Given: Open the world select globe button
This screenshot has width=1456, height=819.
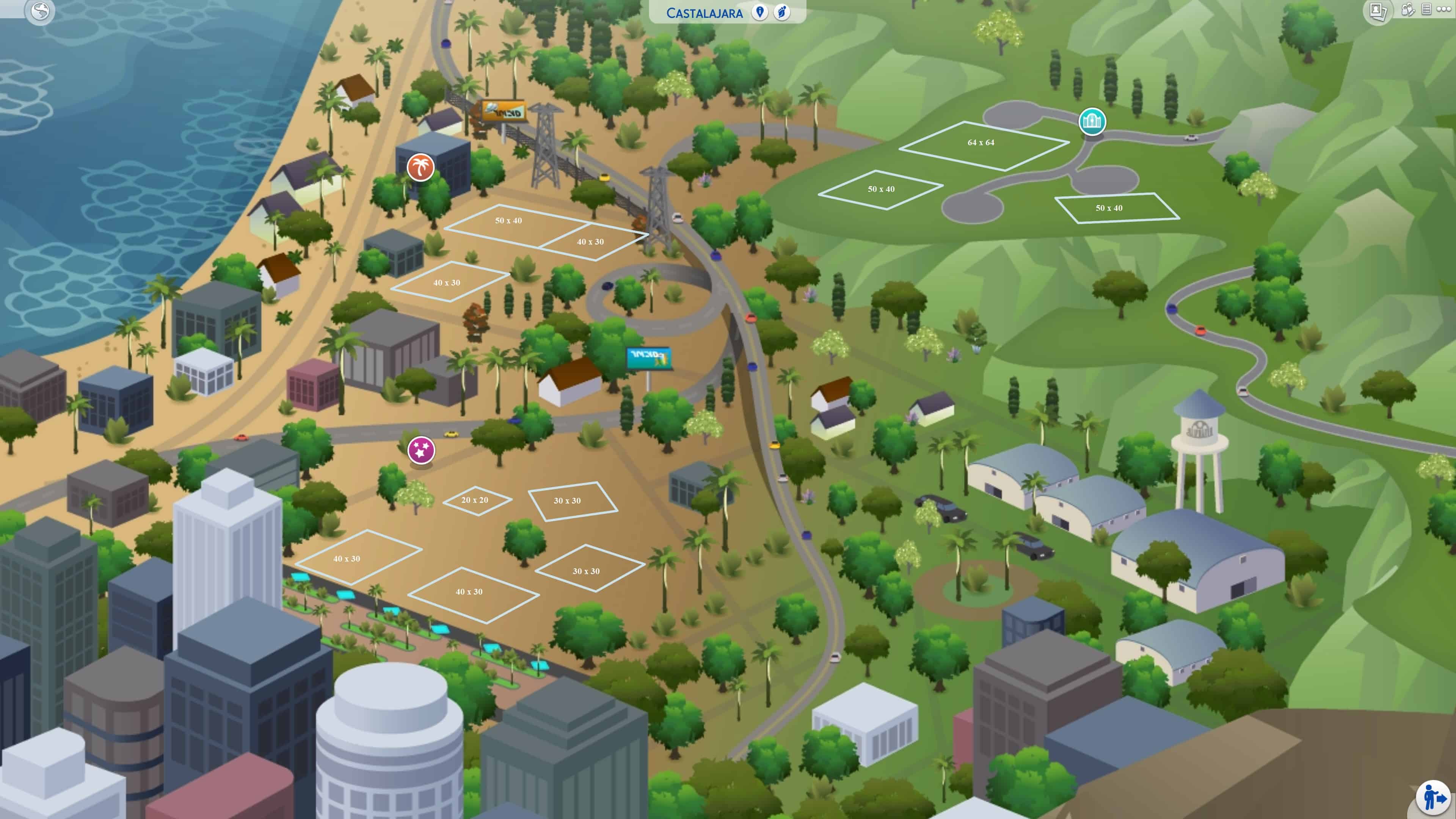Looking at the screenshot, I should click(40, 11).
